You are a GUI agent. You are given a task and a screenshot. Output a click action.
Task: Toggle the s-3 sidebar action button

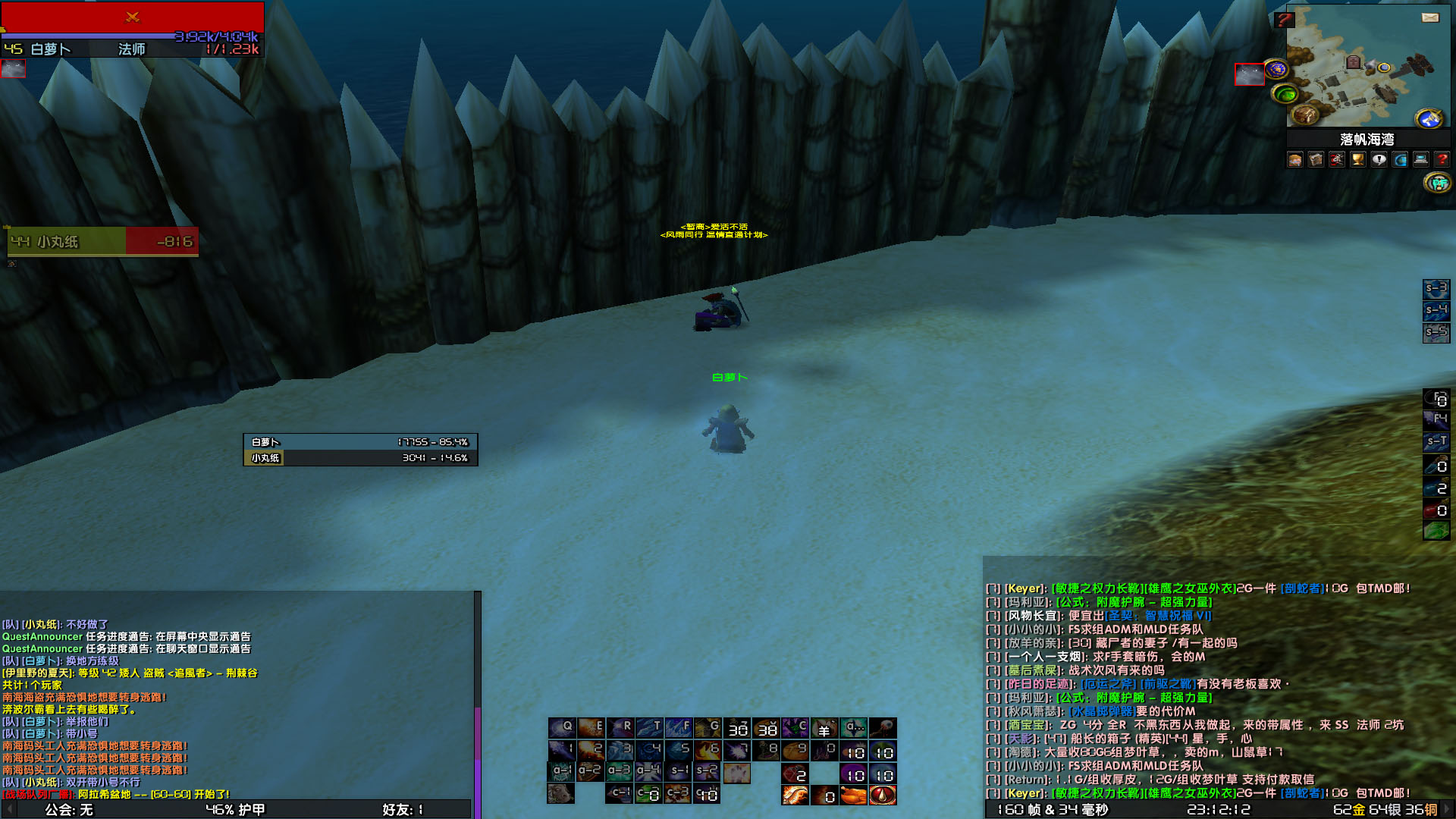tap(1437, 288)
